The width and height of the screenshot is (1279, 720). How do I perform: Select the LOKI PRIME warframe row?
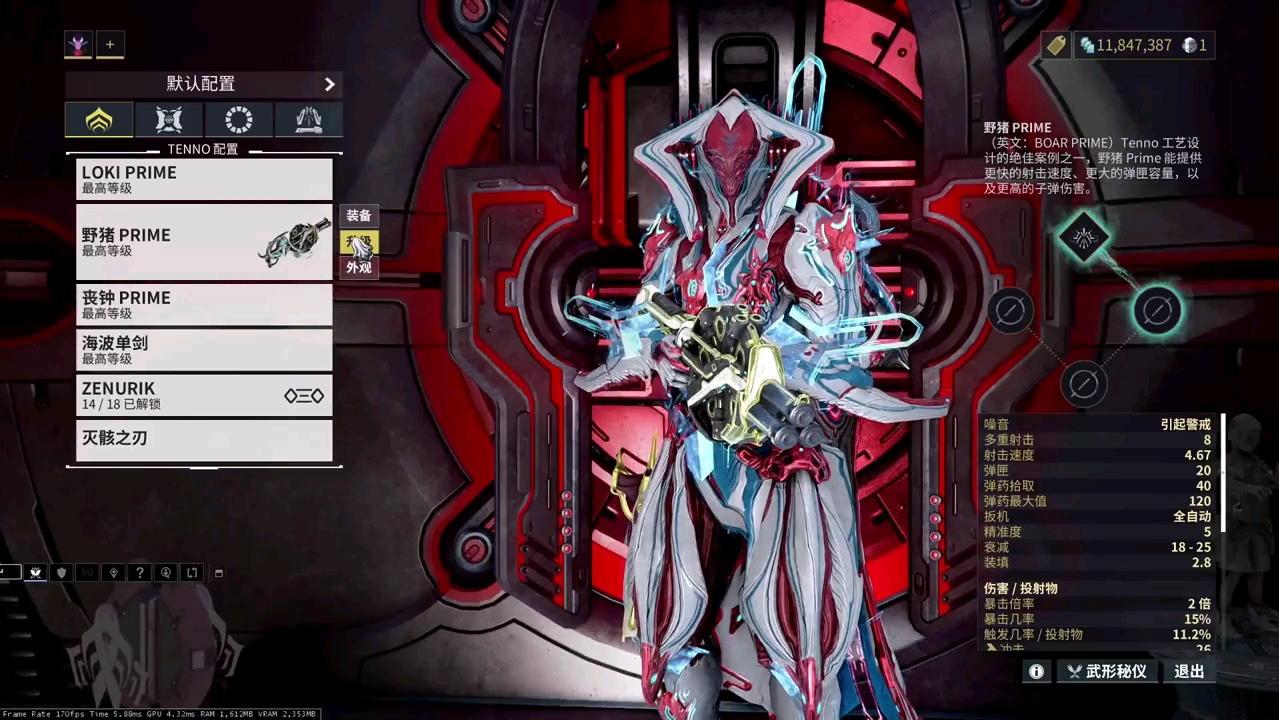(x=204, y=179)
